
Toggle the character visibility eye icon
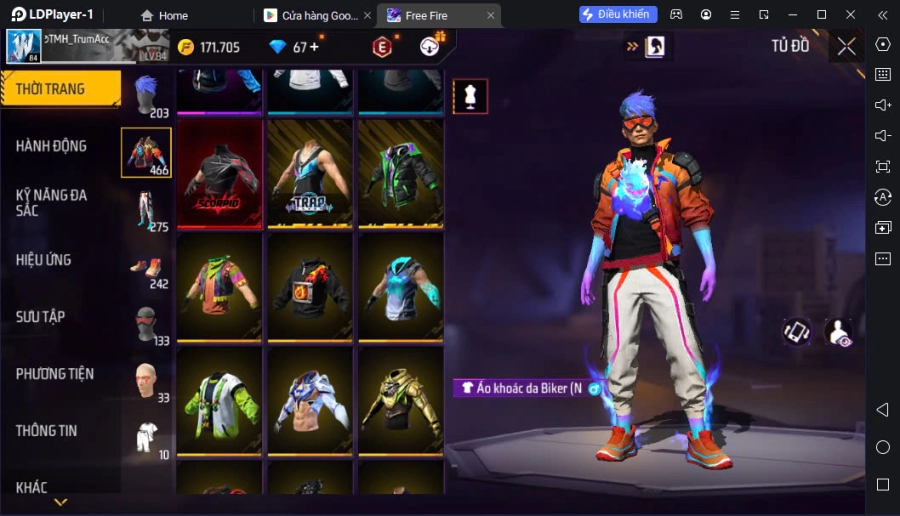[x=838, y=332]
